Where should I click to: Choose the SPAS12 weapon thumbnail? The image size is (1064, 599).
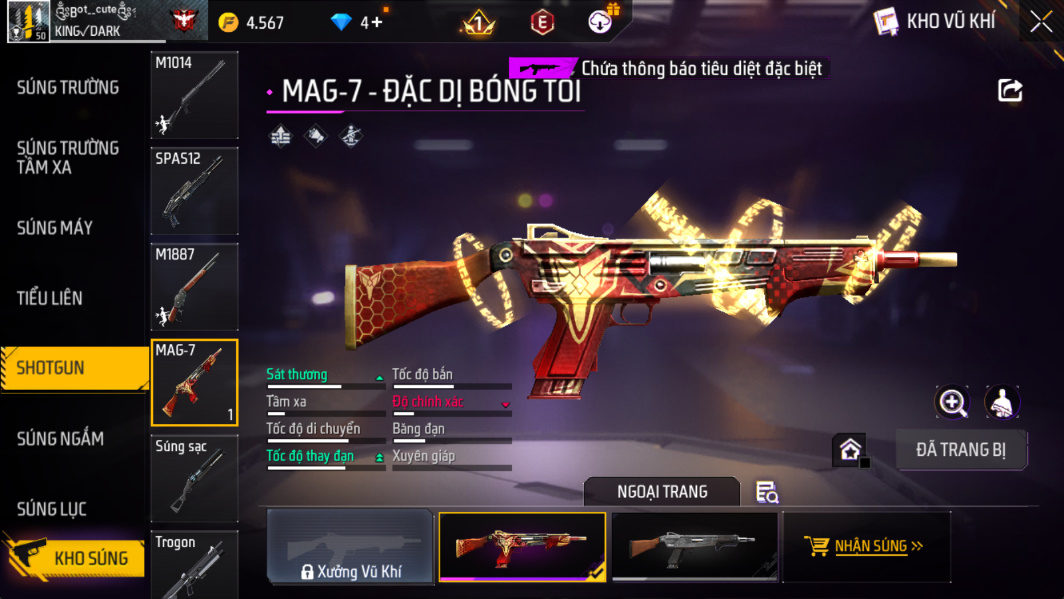point(194,190)
